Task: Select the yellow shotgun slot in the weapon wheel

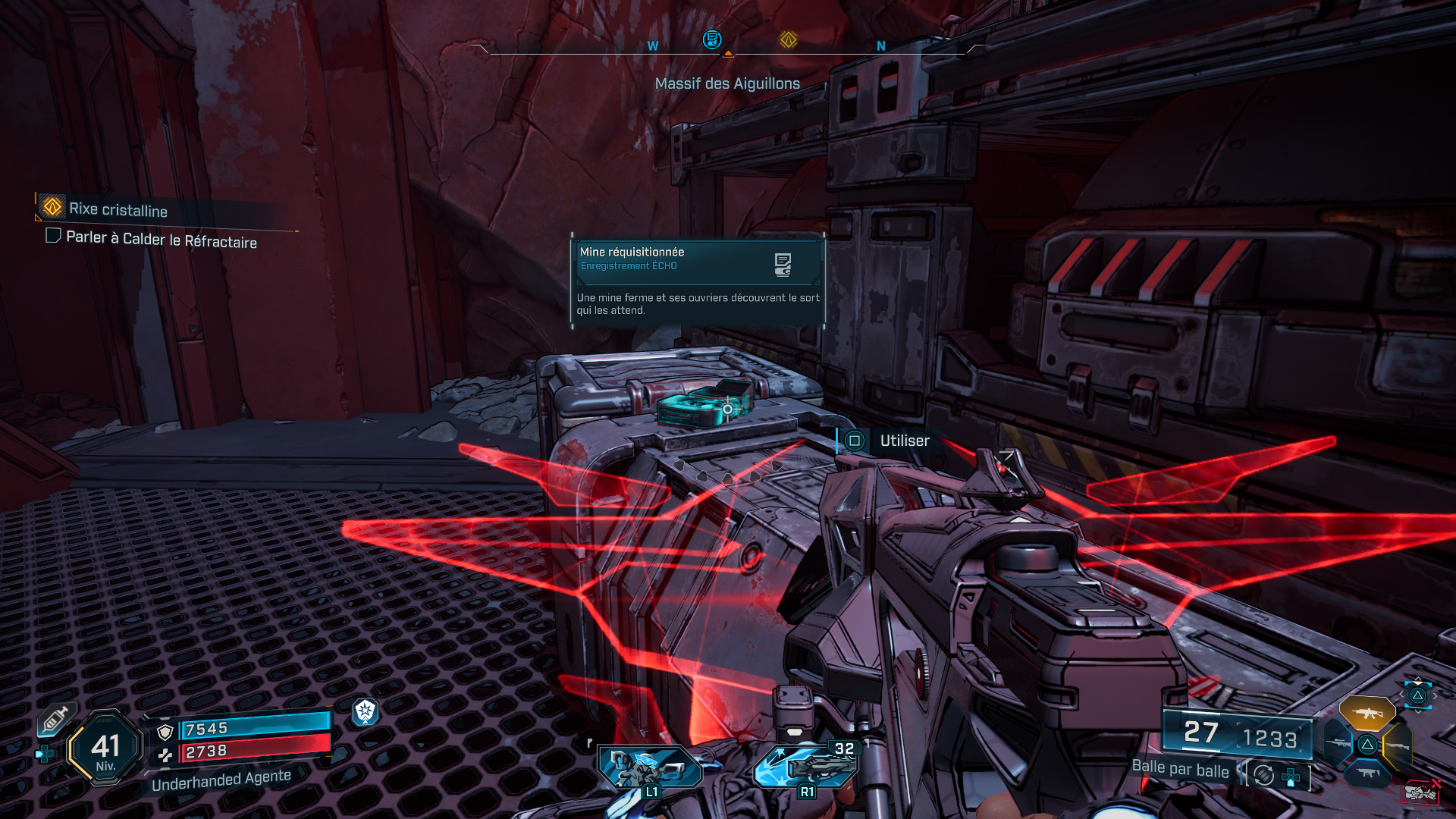Action: [1398, 745]
